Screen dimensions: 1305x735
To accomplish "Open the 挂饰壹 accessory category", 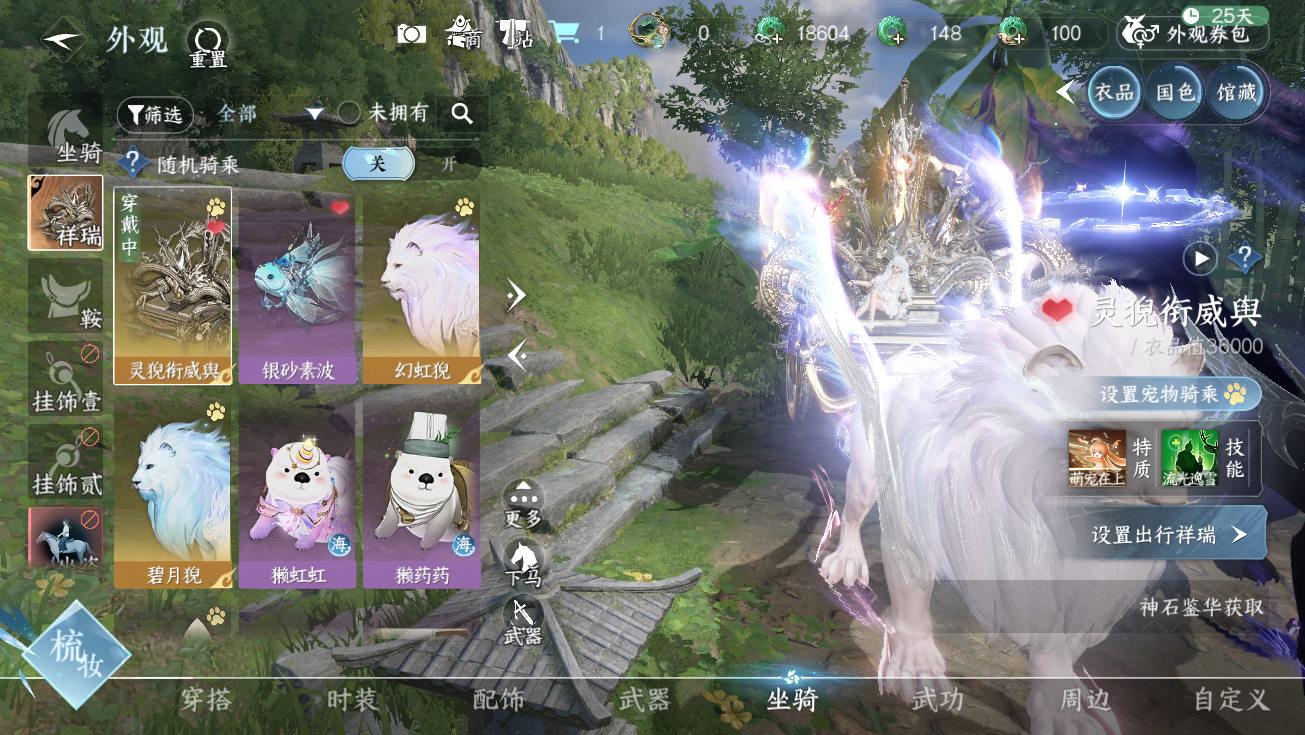I will pos(65,379).
